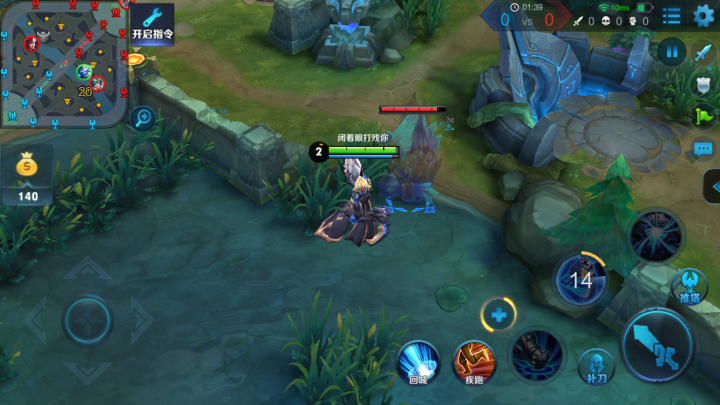Touch the movement joystick pad

pyautogui.click(x=88, y=320)
